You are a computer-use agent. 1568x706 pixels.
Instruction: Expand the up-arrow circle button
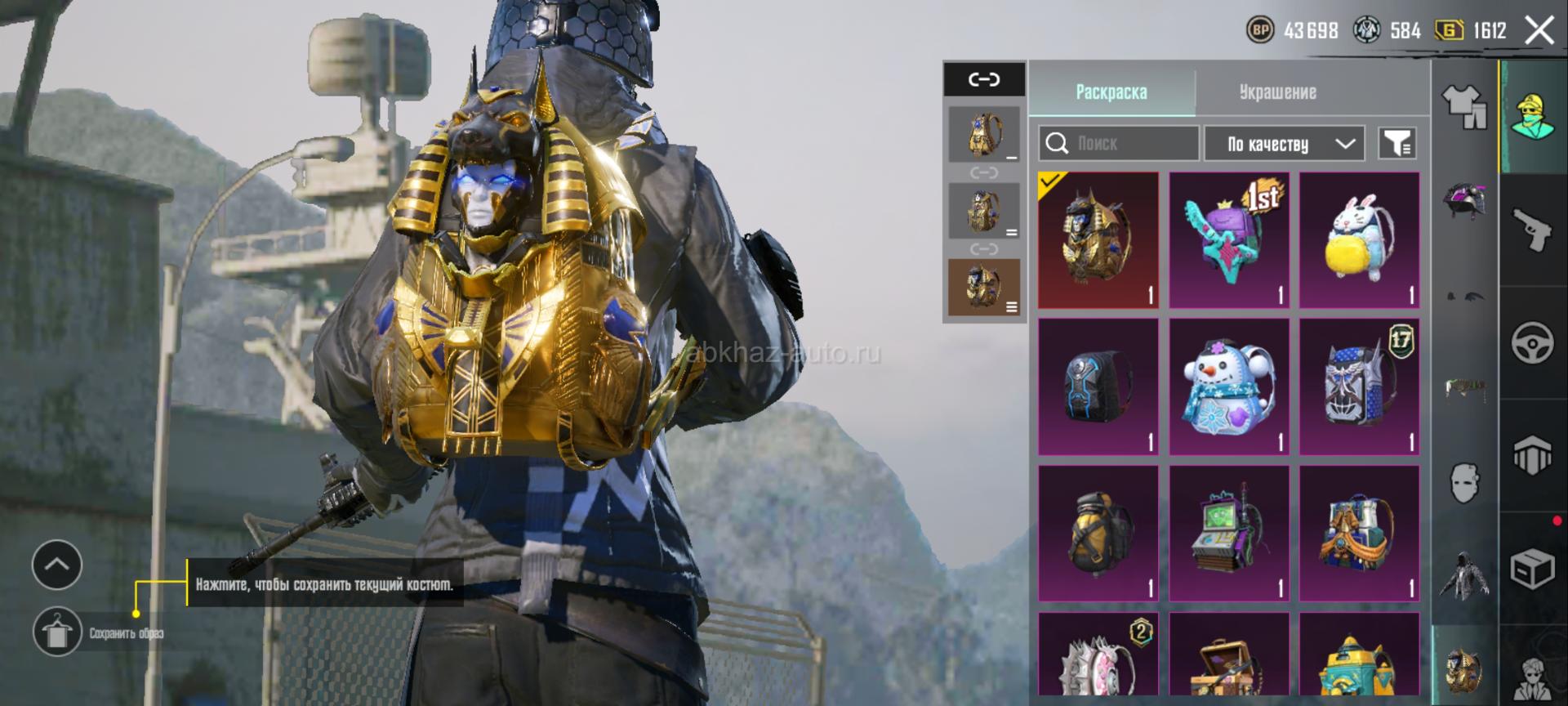57,565
